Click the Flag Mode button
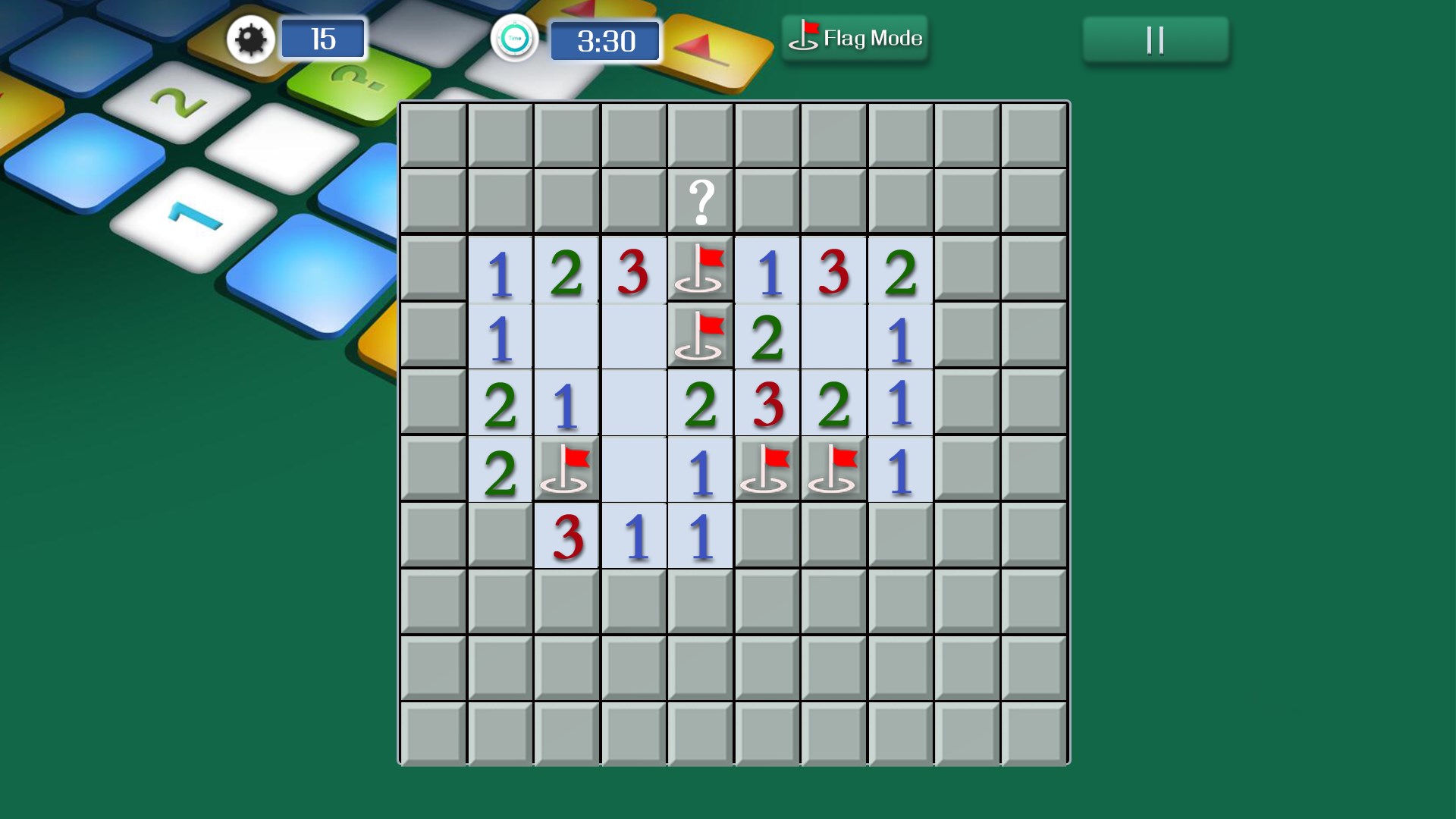Image resolution: width=1456 pixels, height=819 pixels. pyautogui.click(x=855, y=36)
